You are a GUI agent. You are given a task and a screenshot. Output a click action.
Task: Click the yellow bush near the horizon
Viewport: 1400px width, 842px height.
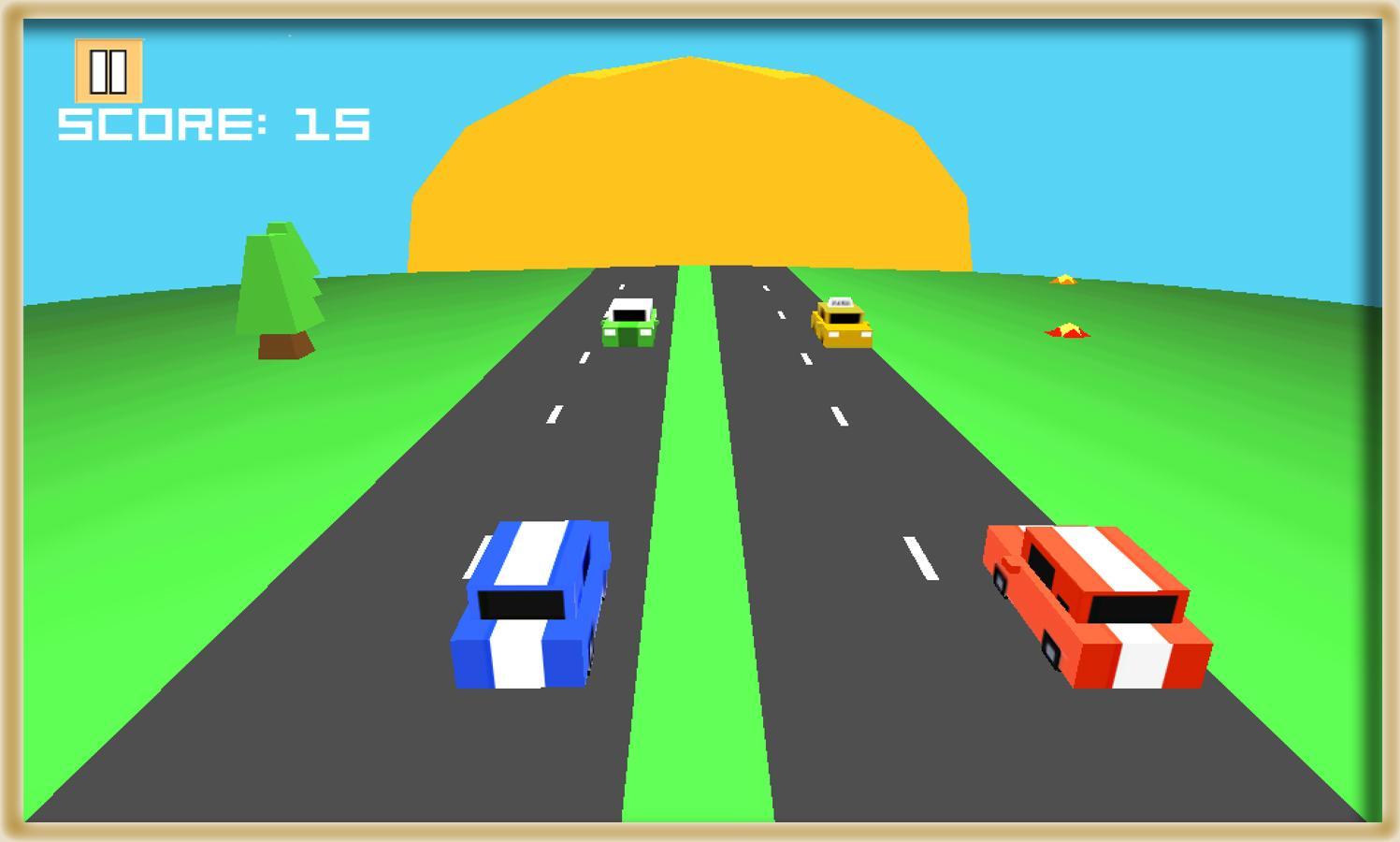pyautogui.click(x=1064, y=279)
